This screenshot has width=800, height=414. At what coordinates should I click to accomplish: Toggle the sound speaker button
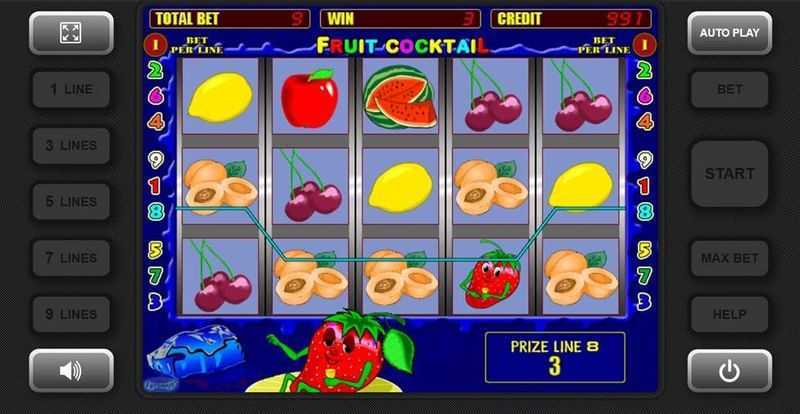click(70, 371)
